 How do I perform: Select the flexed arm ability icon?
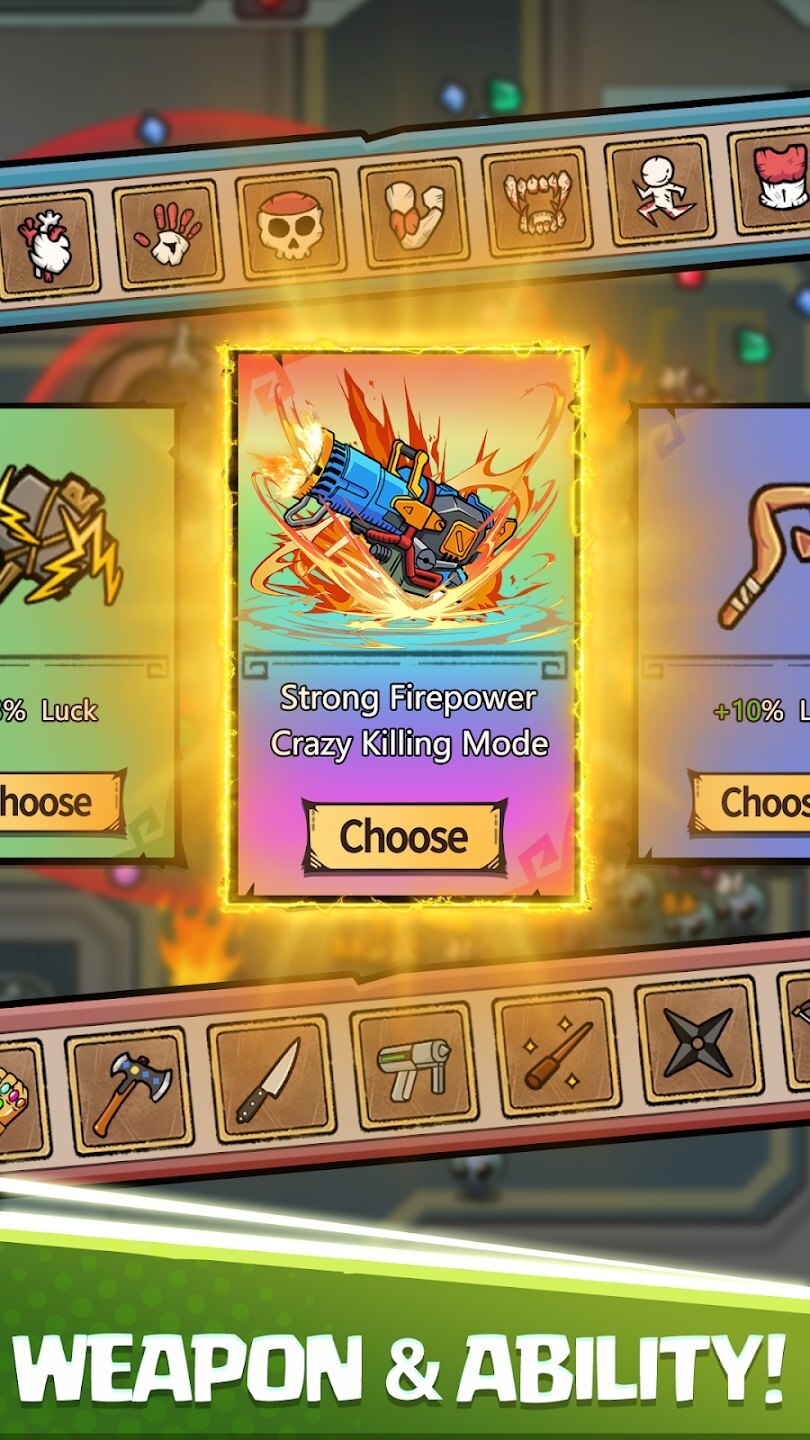point(413,211)
